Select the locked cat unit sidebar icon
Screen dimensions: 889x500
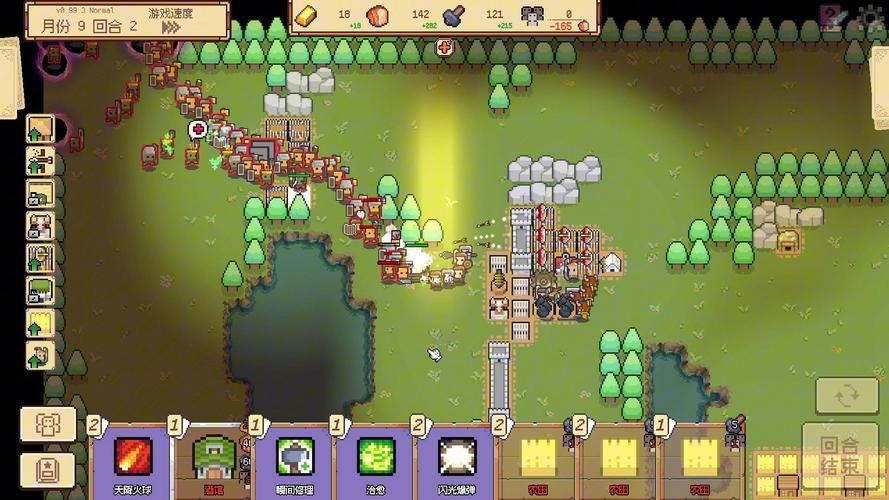[x=40, y=226]
